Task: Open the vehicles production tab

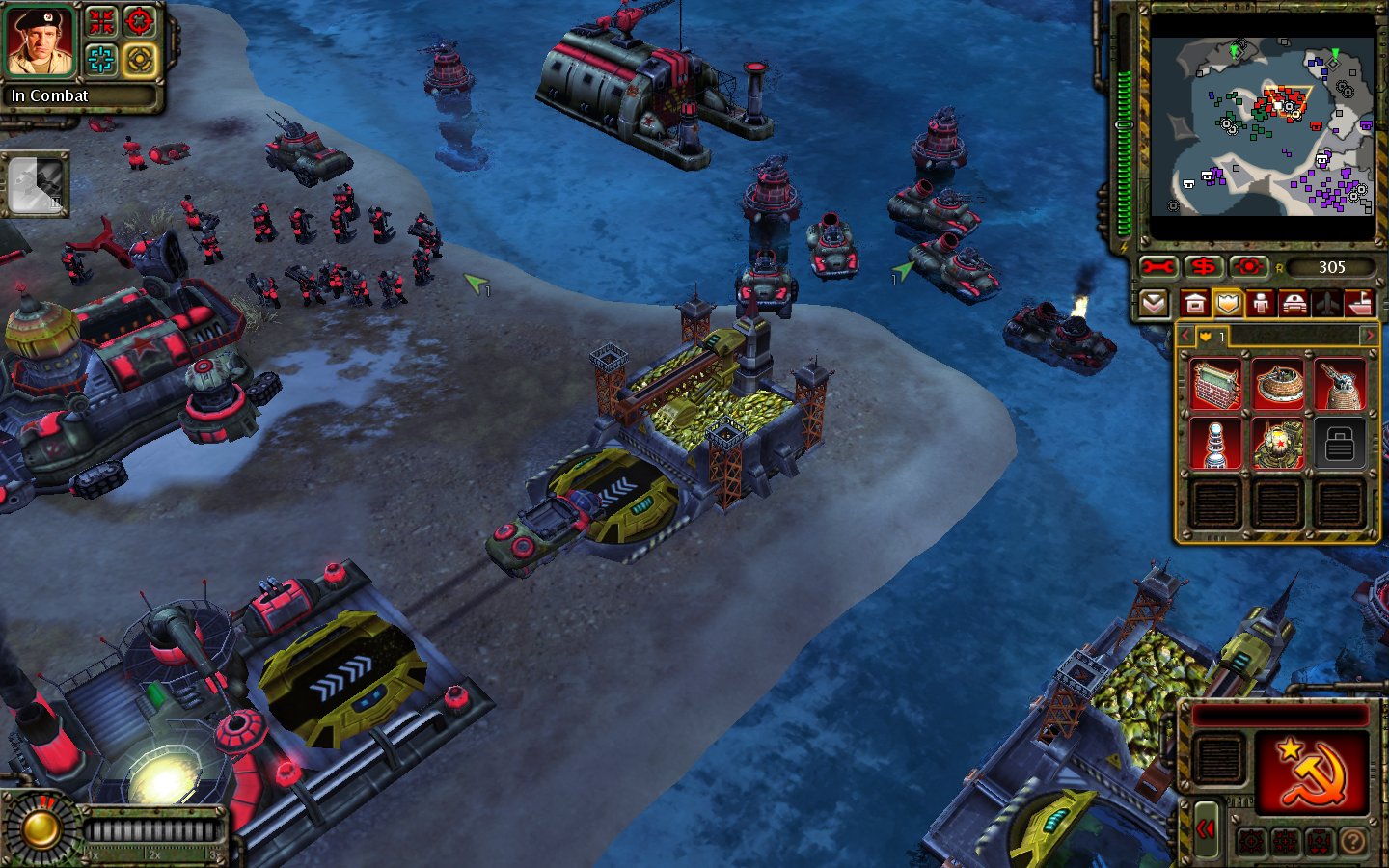Action: 1294,305
